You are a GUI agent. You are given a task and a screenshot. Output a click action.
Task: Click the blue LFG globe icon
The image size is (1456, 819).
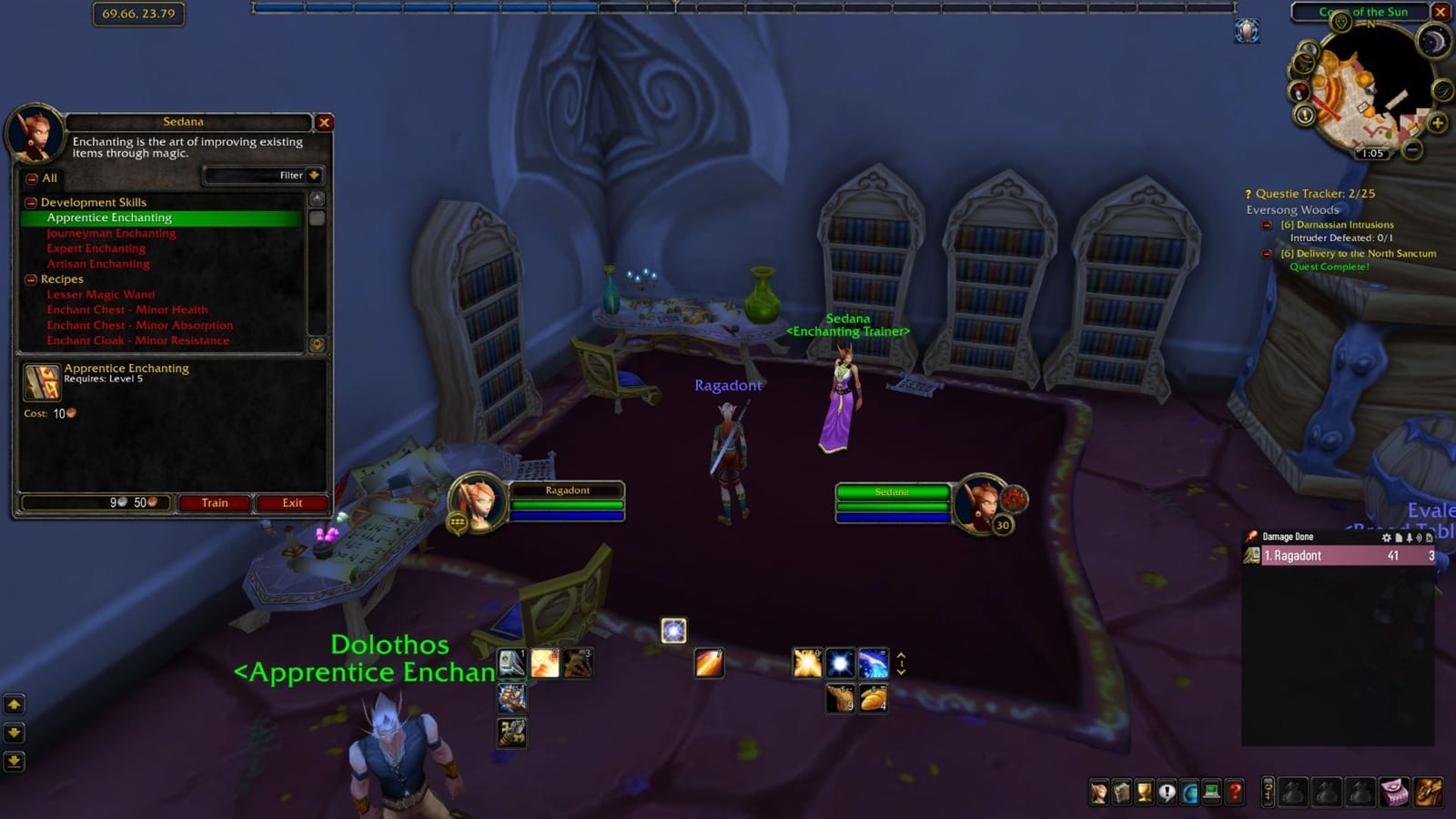coord(1189,792)
